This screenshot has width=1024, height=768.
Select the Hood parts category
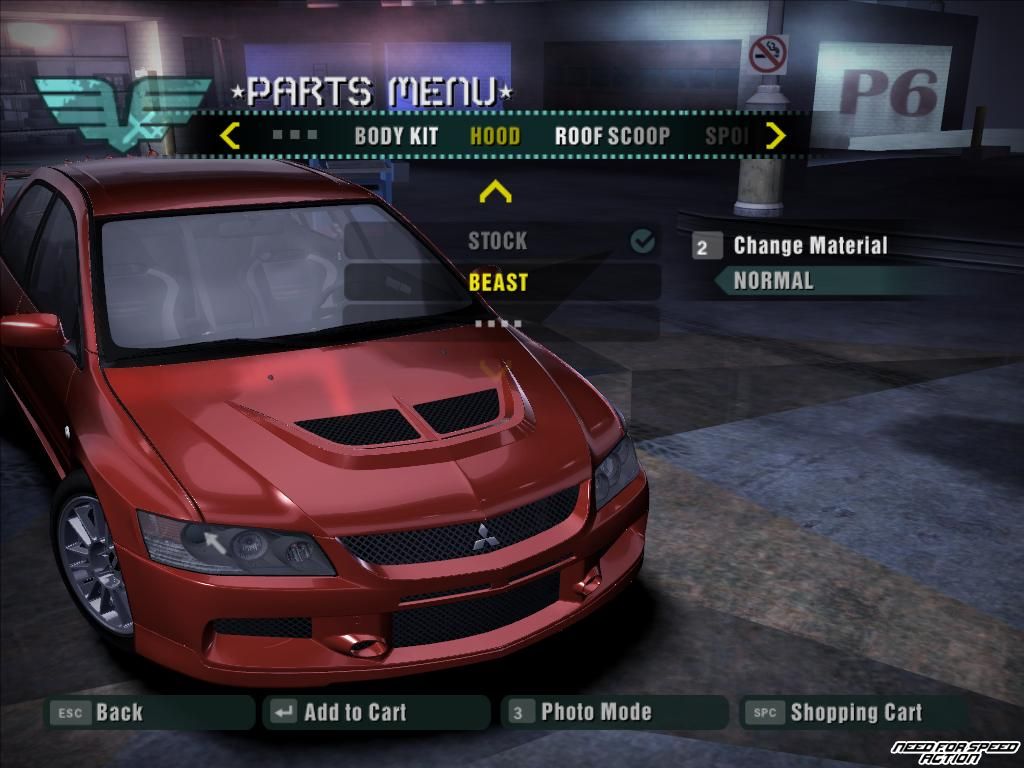pyautogui.click(x=495, y=136)
